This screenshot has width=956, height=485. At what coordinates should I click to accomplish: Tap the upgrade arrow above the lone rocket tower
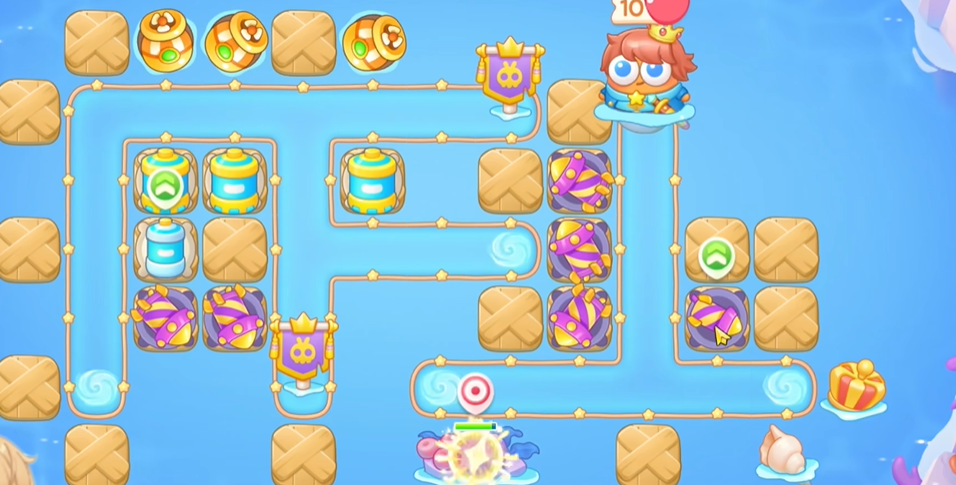coord(715,257)
